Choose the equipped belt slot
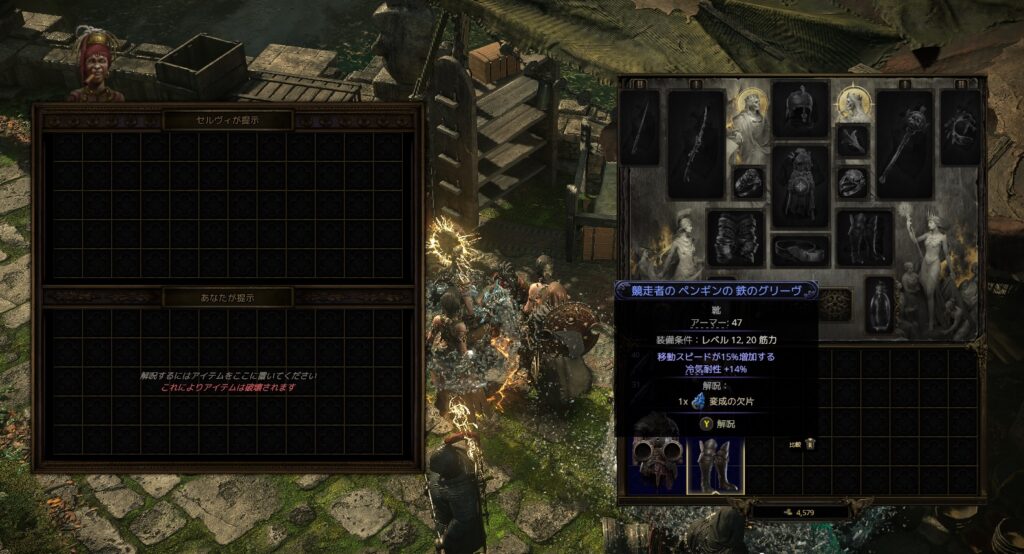This screenshot has height=554, width=1024. coord(800,249)
